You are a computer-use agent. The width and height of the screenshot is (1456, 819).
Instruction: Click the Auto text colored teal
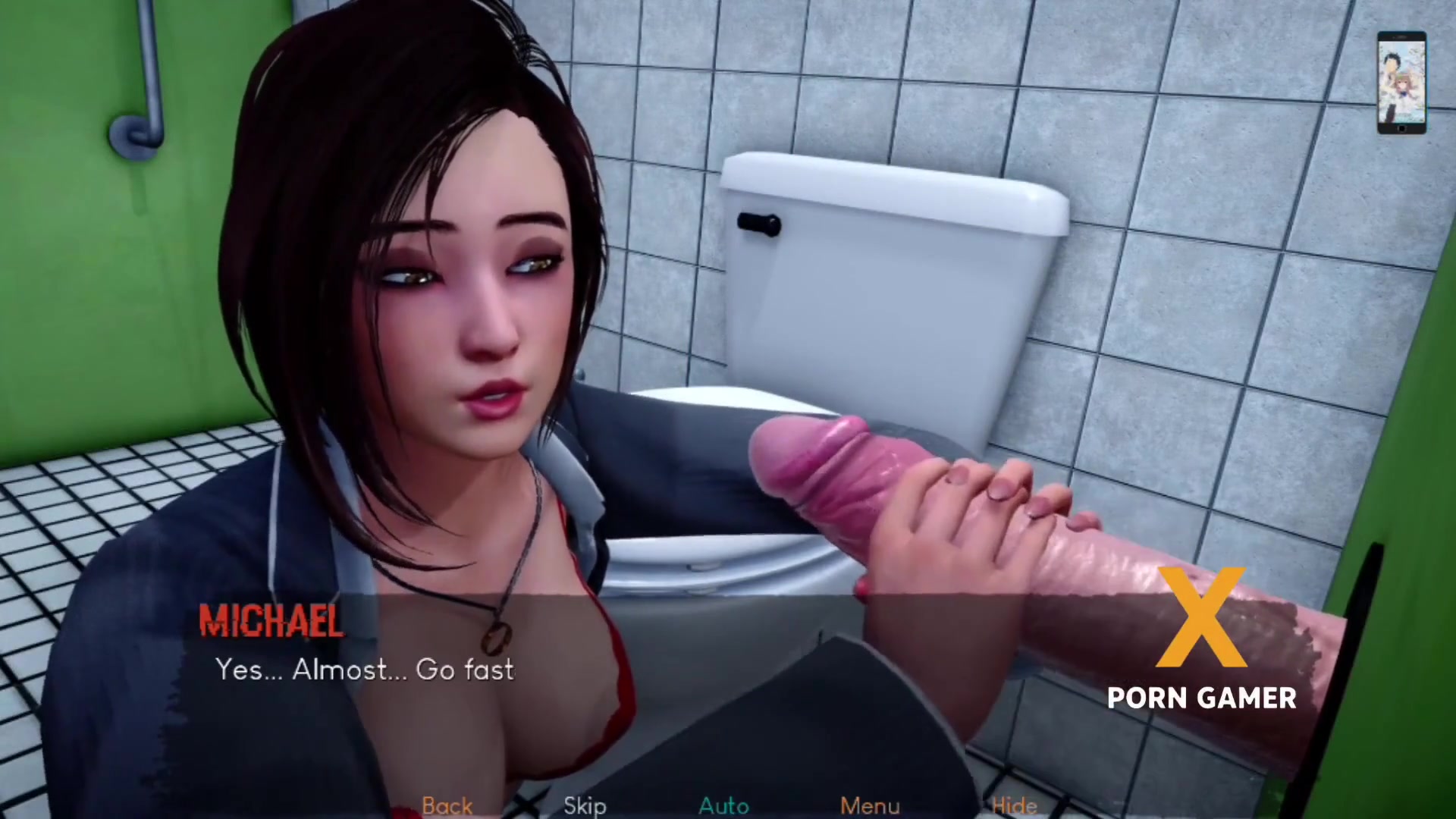[723, 806]
